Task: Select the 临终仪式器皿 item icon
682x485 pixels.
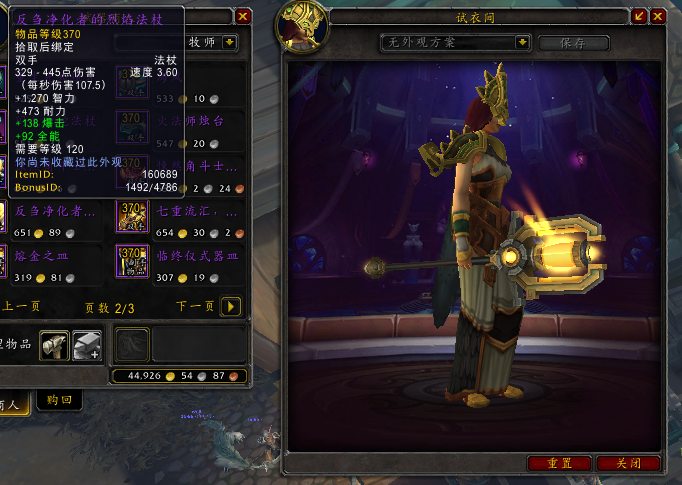Action: 132,260
